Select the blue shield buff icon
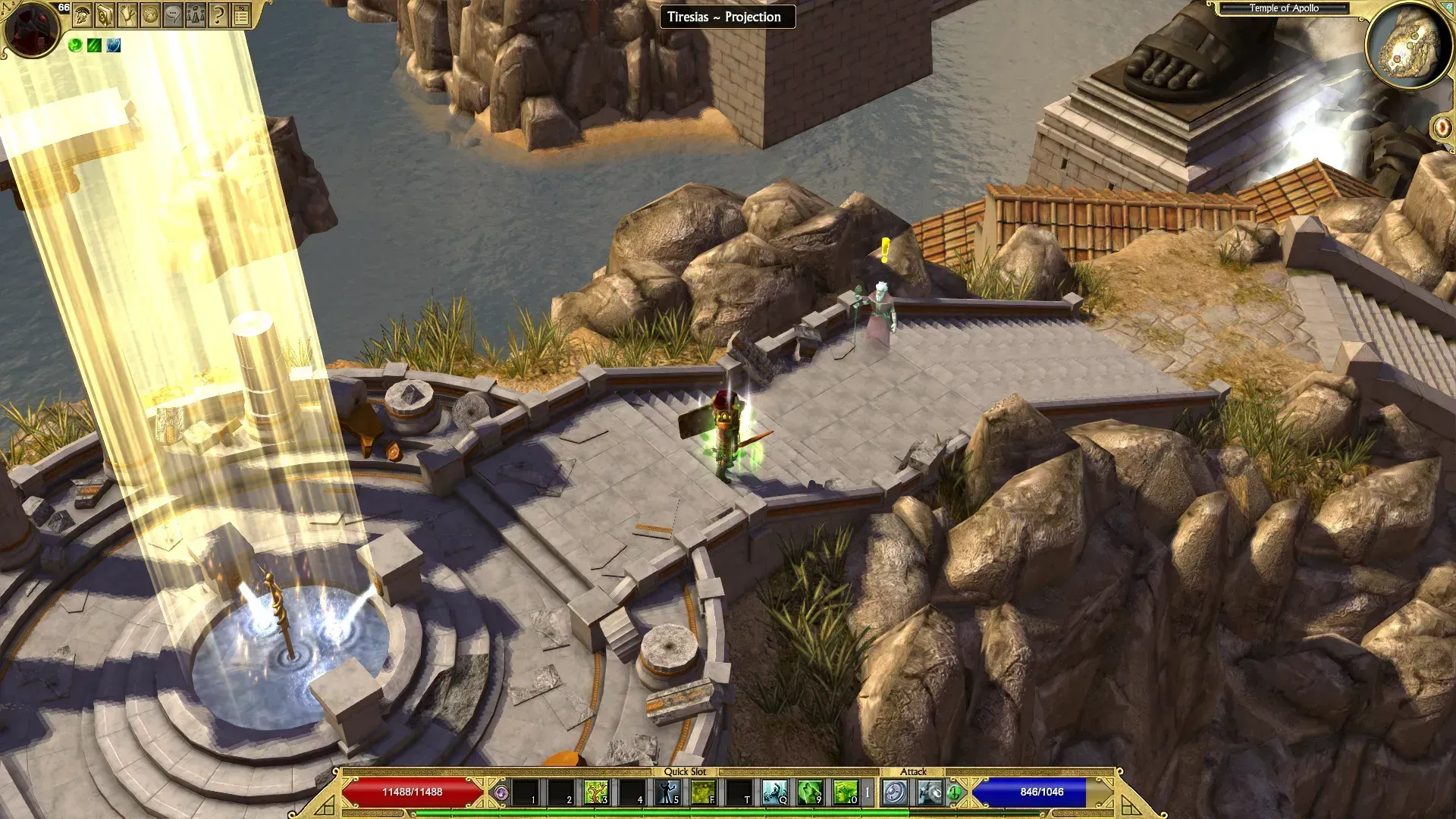 (113, 45)
